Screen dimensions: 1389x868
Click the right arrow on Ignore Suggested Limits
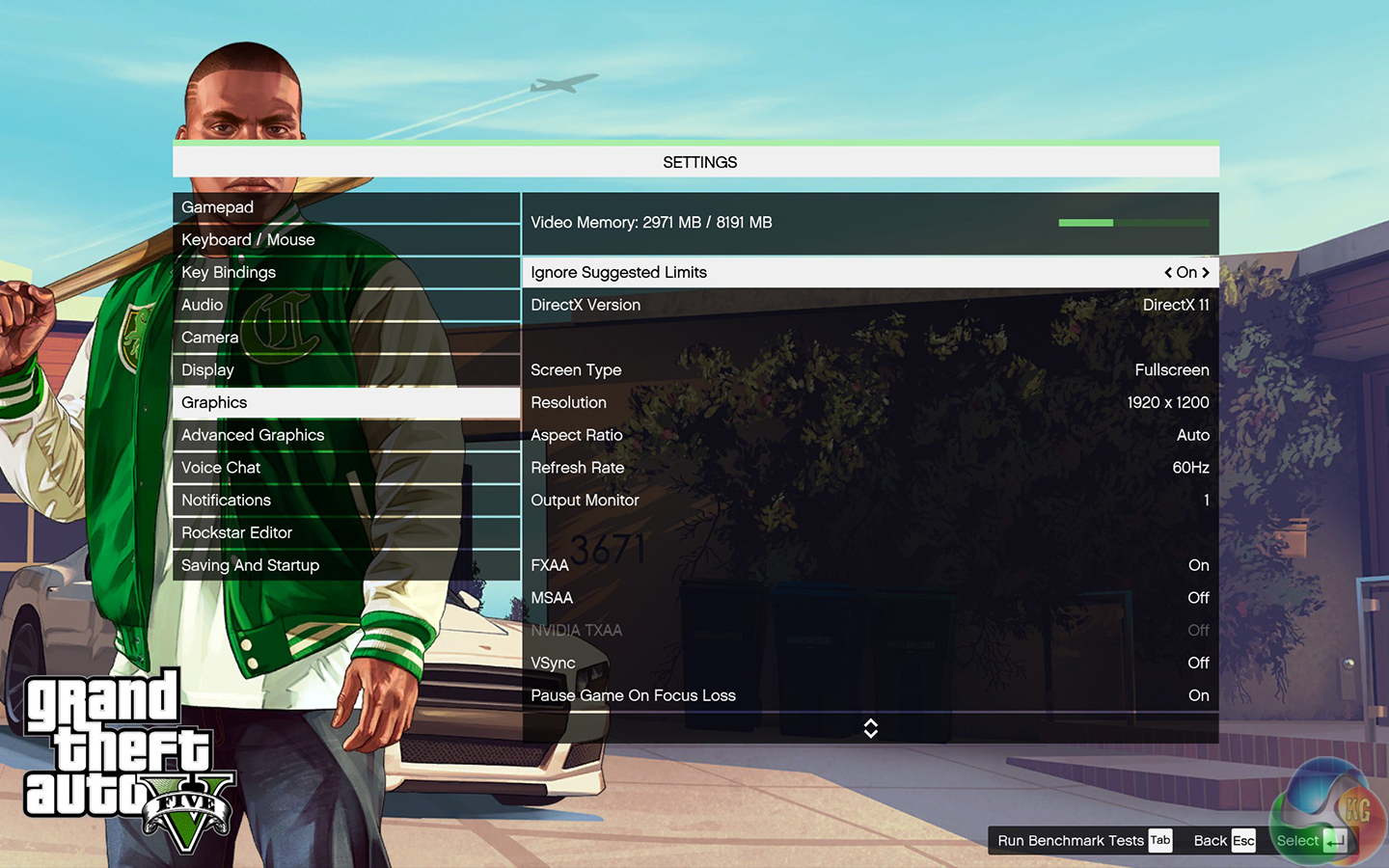click(x=1206, y=273)
